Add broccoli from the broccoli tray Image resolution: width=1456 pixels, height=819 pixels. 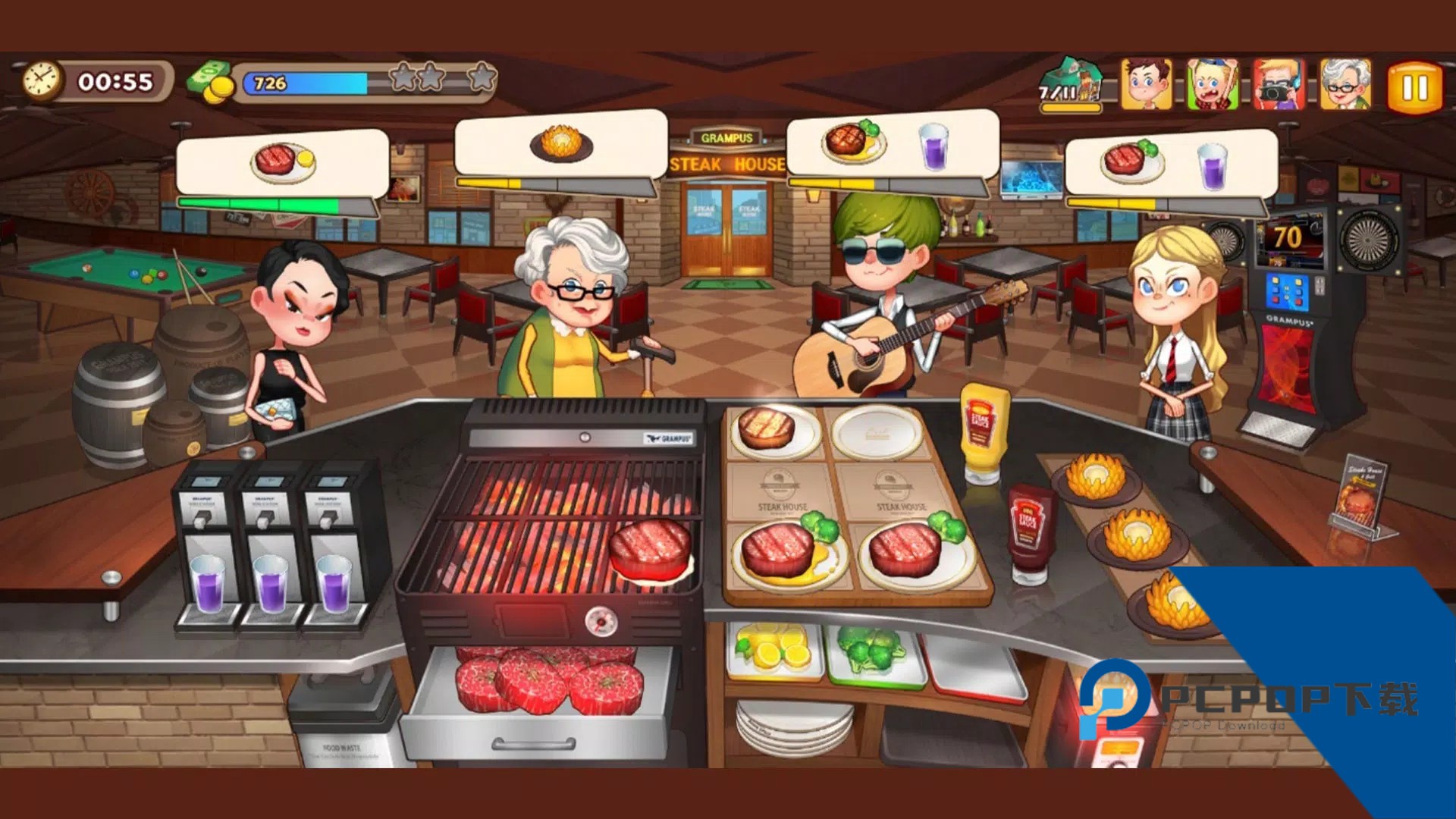pos(872,650)
